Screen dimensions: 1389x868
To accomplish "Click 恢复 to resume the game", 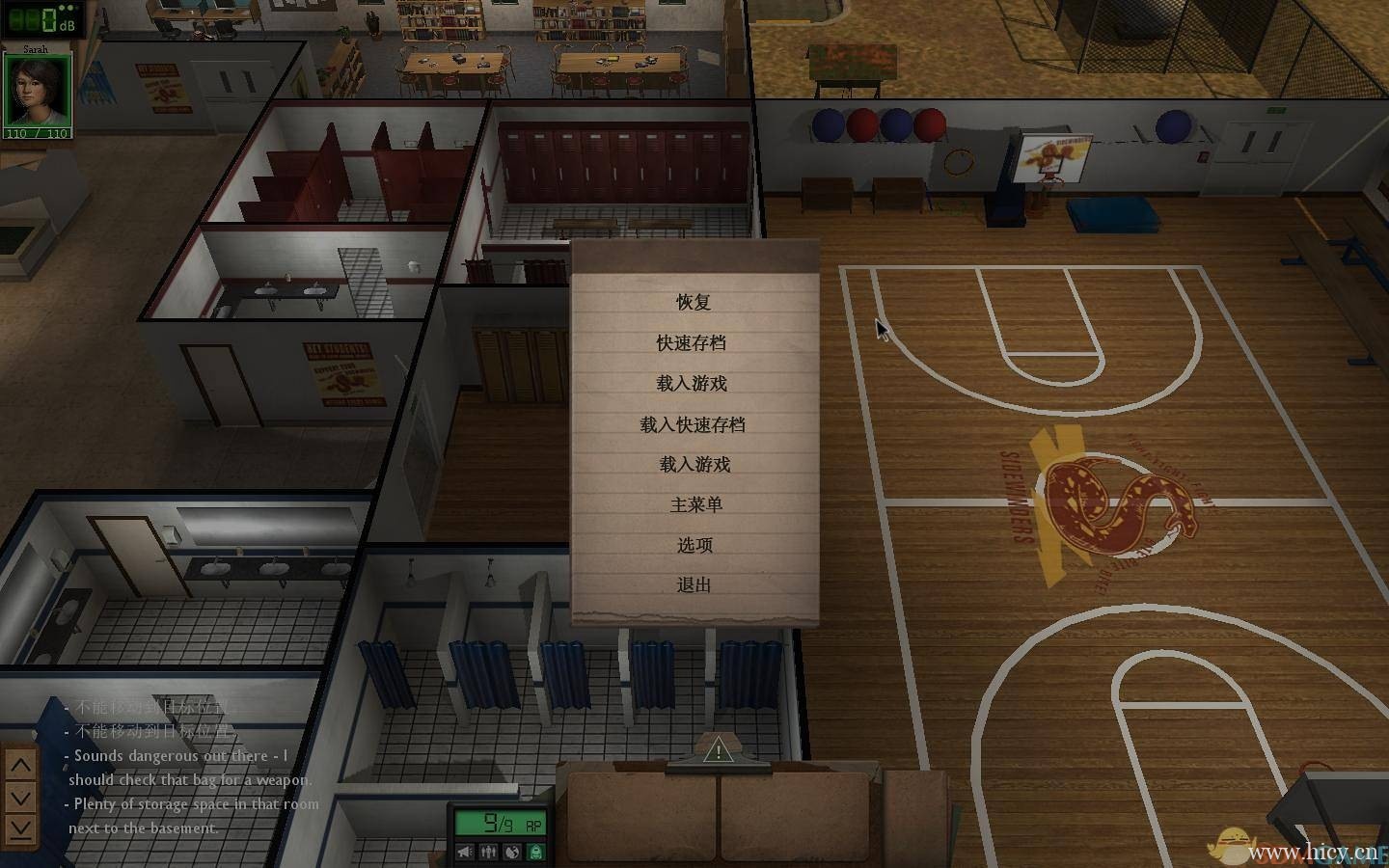I will click(693, 303).
